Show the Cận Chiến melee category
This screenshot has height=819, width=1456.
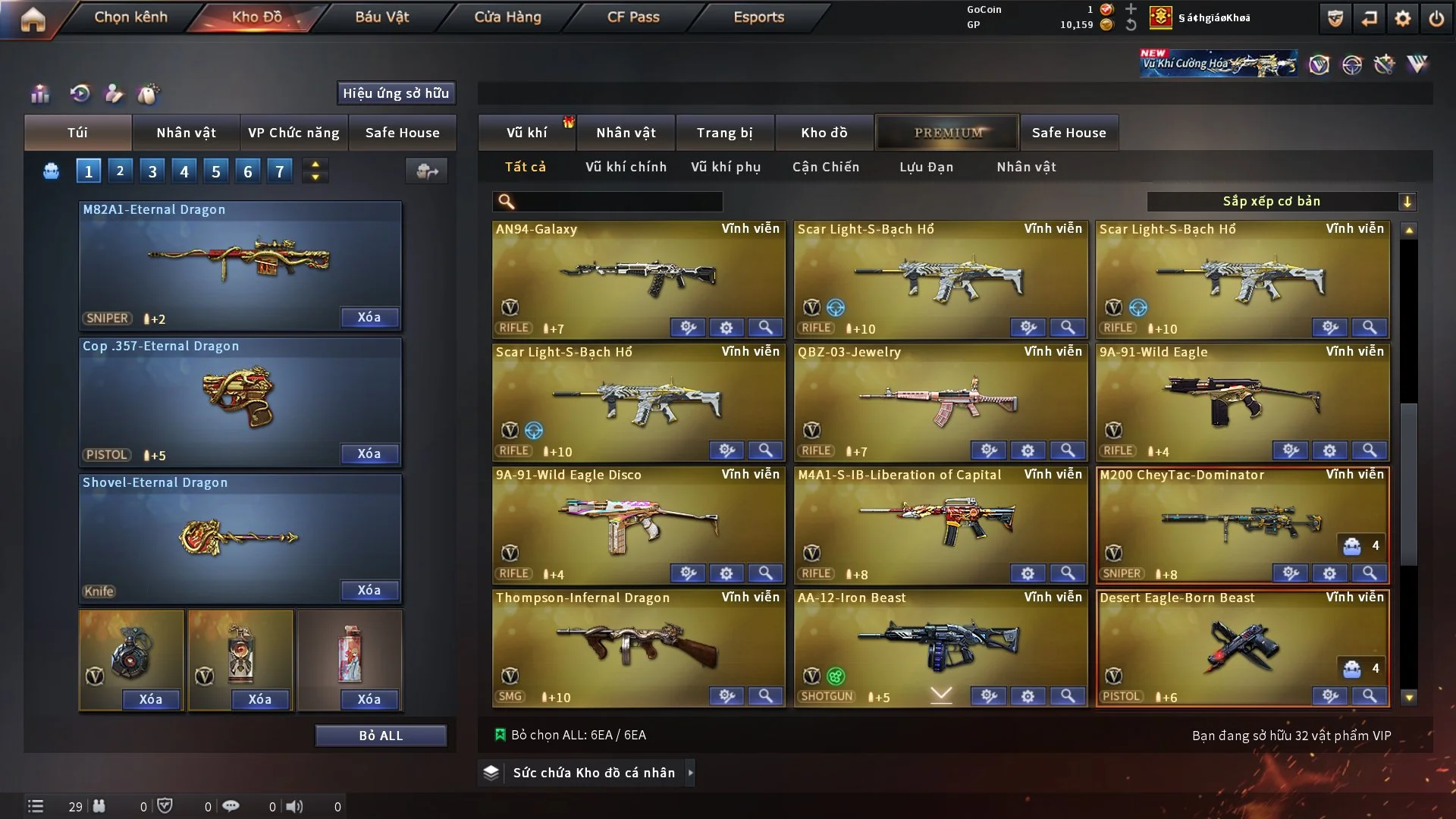pos(826,167)
